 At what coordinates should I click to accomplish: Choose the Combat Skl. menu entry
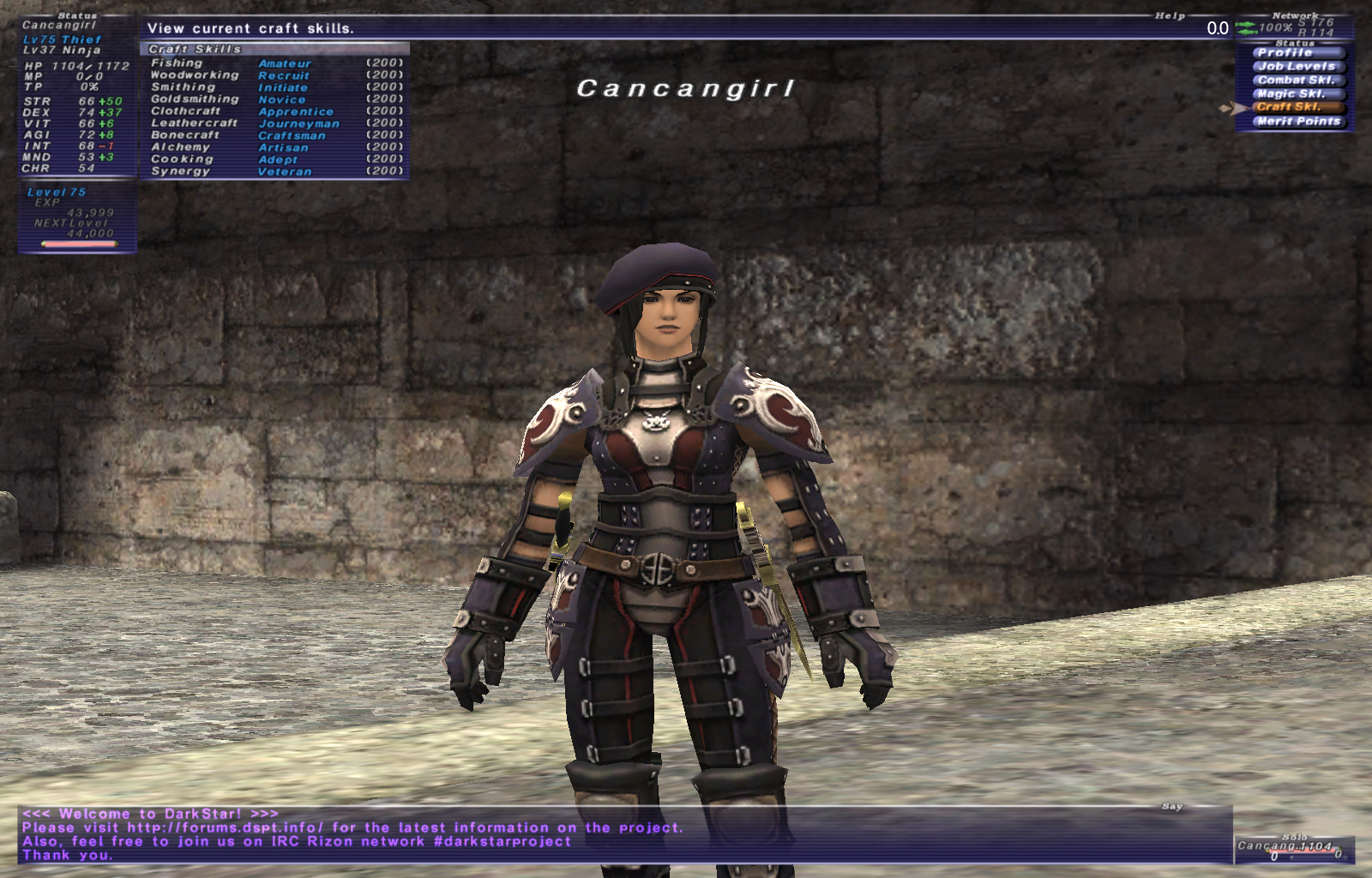click(1295, 80)
